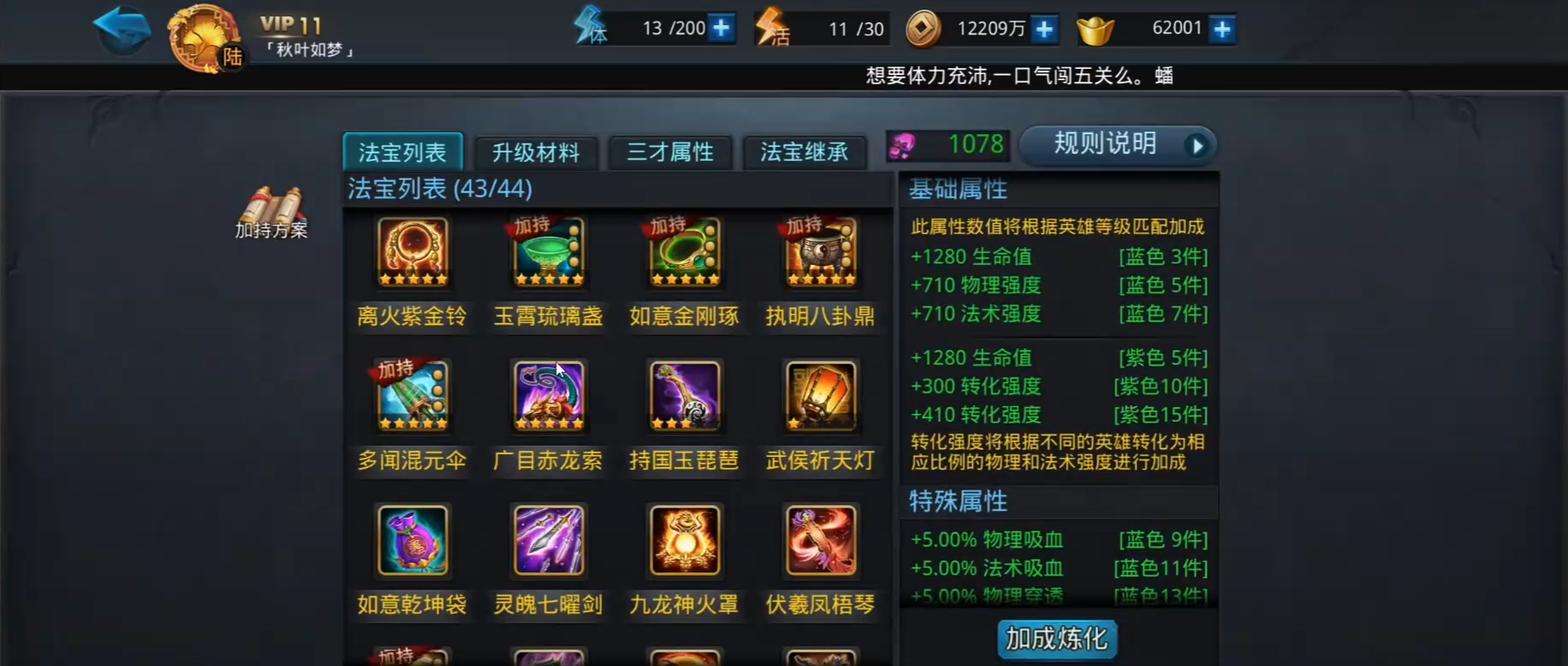Viewport: 1568px width, 666px height.
Task: Tap the back arrow to return
Action: (121, 28)
